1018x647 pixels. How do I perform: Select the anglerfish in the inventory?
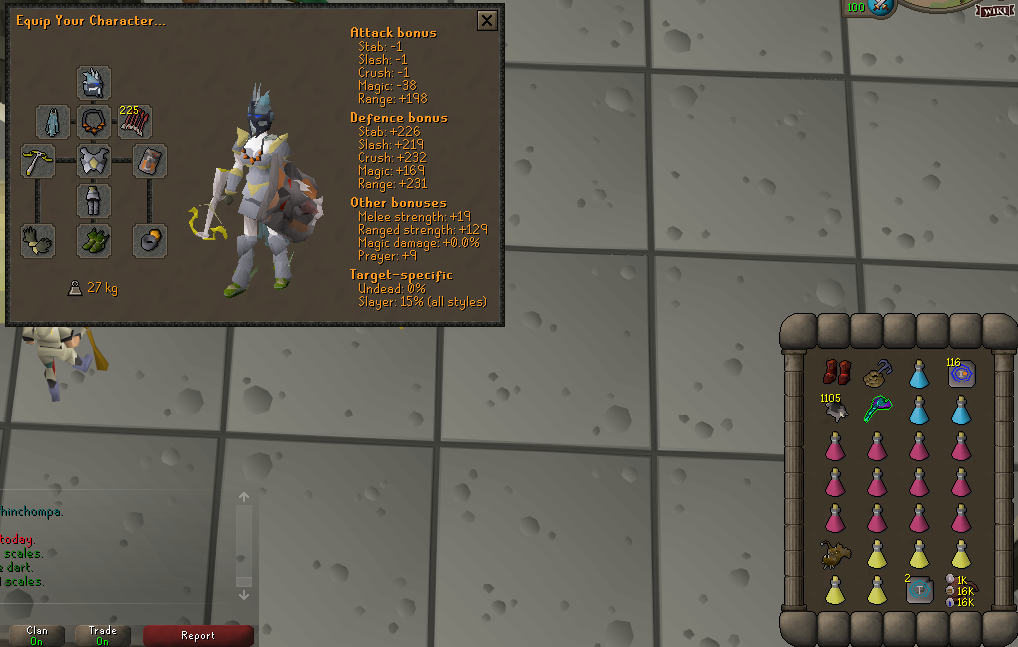pyautogui.click(x=834, y=553)
